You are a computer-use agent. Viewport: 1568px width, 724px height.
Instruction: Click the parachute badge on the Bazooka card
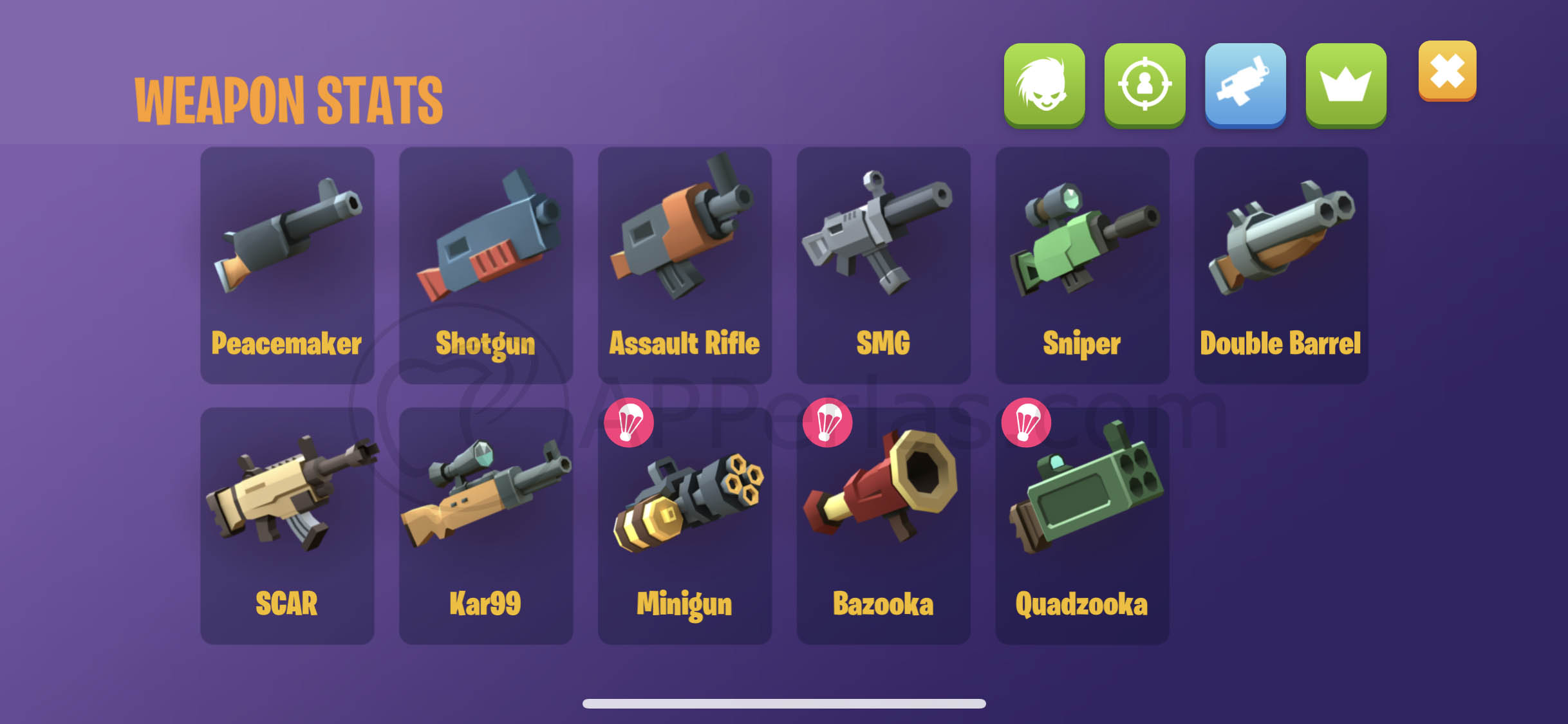tap(828, 422)
